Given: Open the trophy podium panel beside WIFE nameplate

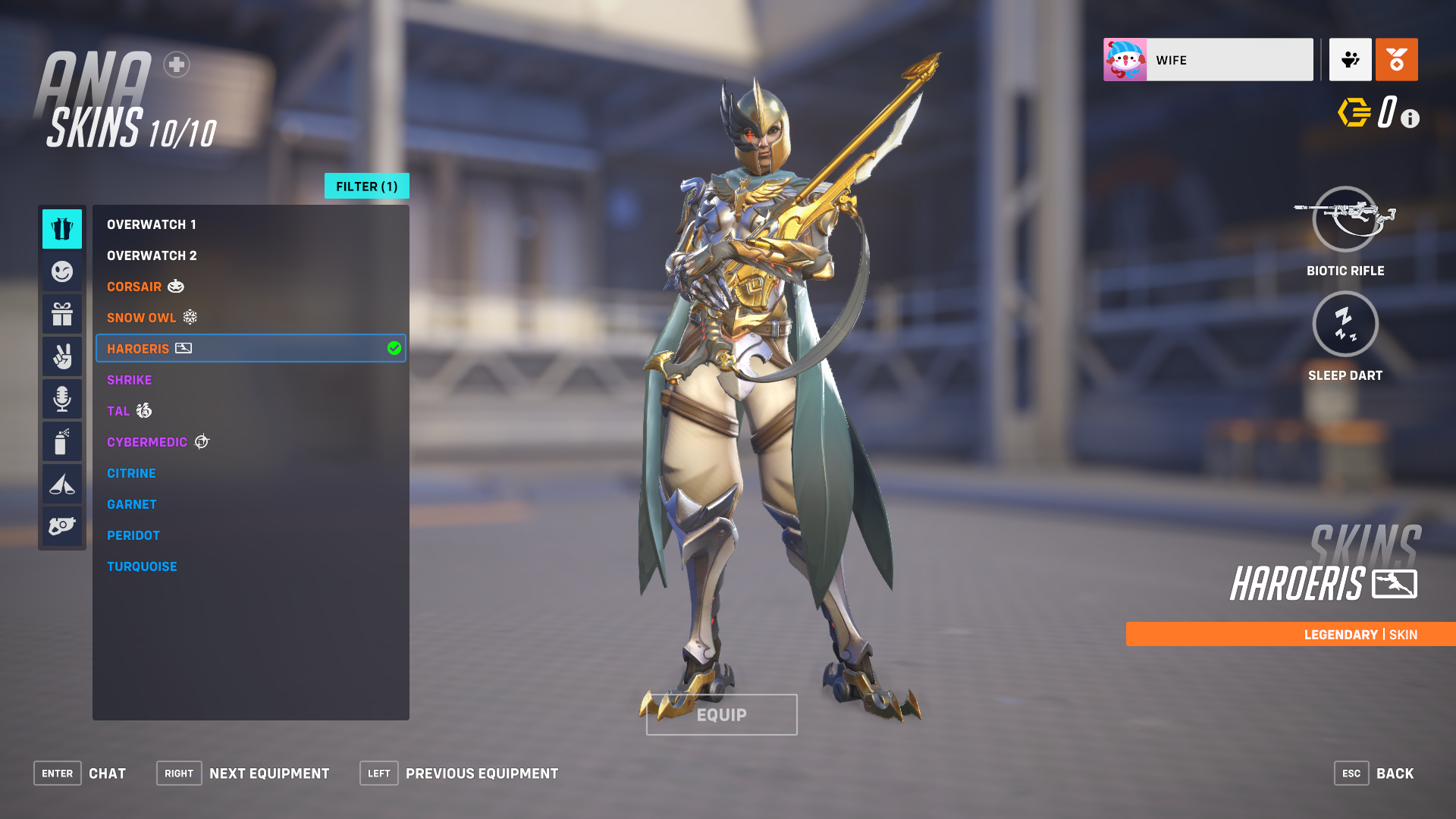Looking at the screenshot, I should point(1350,59).
